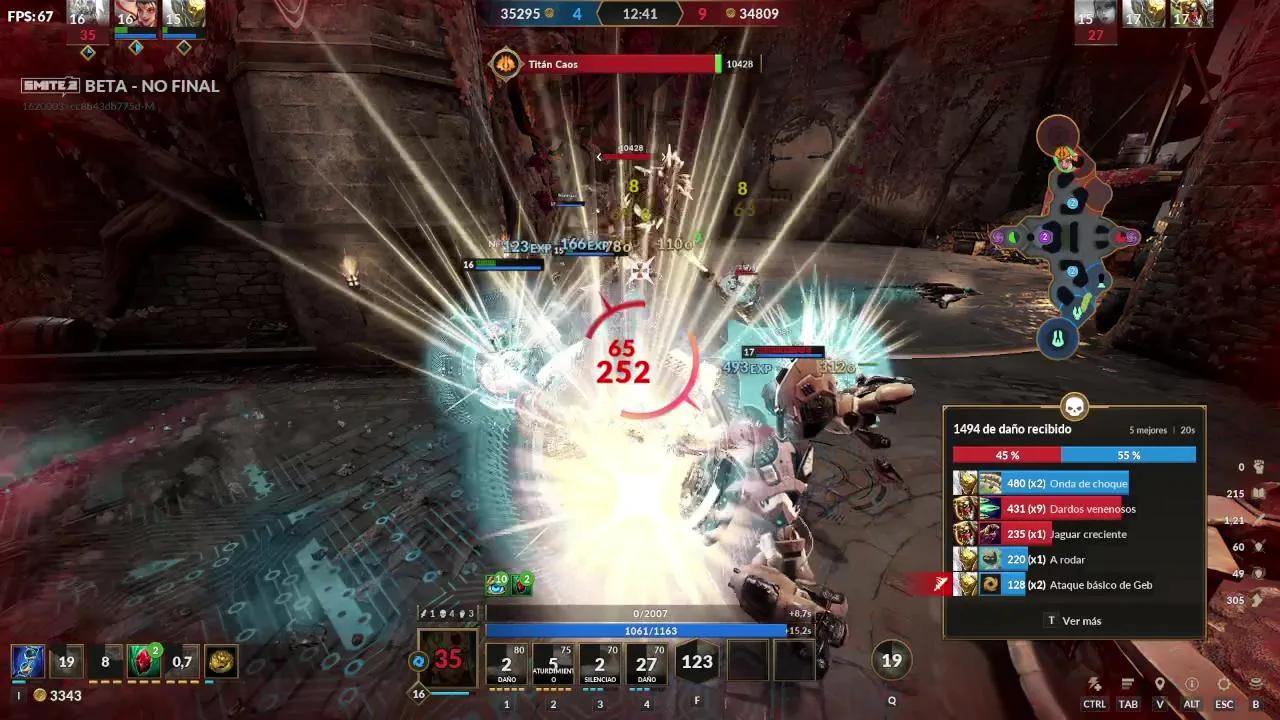Select the golden coin item slot
The image size is (1280, 720).
(x=222, y=661)
